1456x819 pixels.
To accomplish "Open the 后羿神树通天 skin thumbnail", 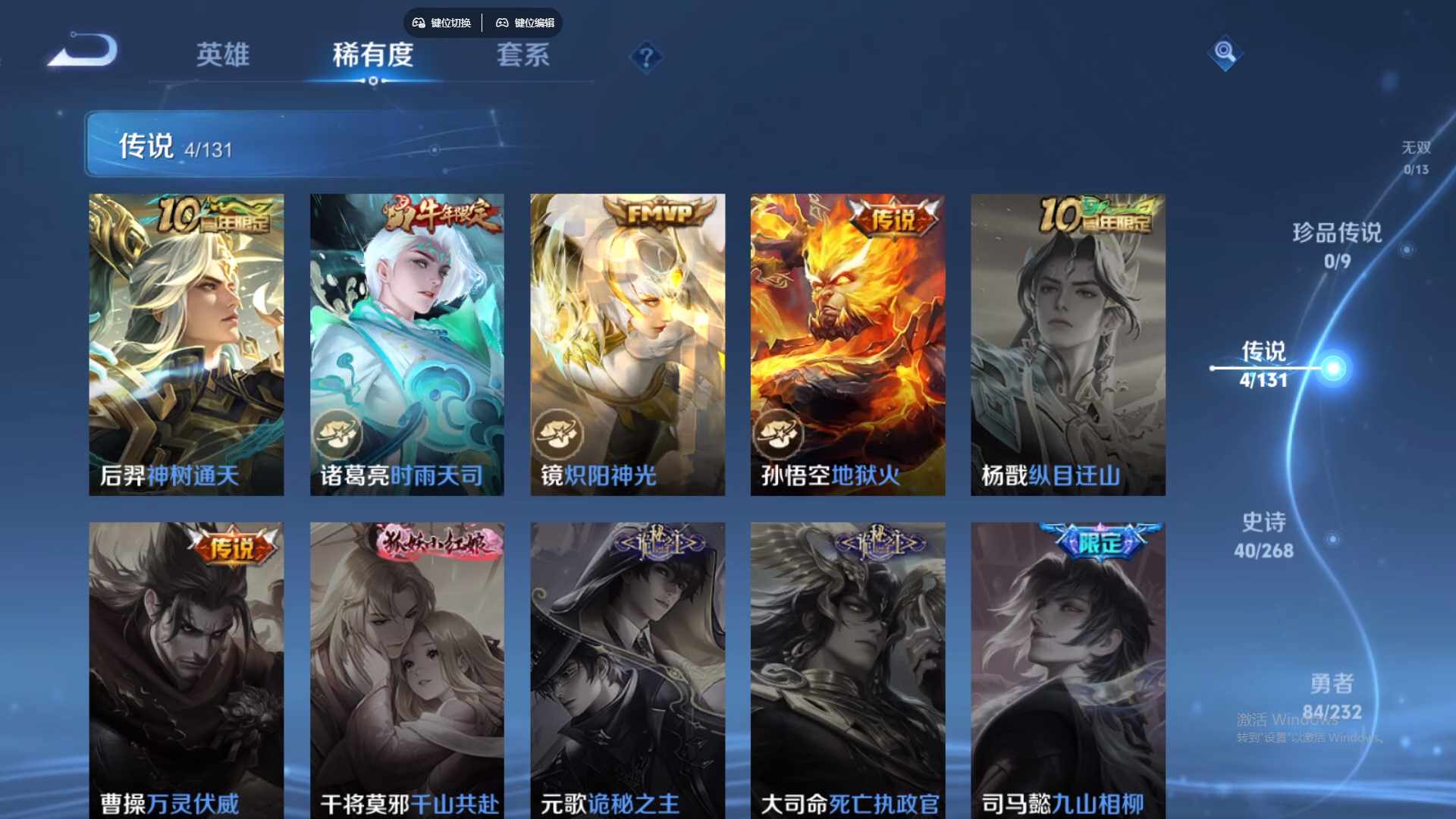I will [186, 345].
